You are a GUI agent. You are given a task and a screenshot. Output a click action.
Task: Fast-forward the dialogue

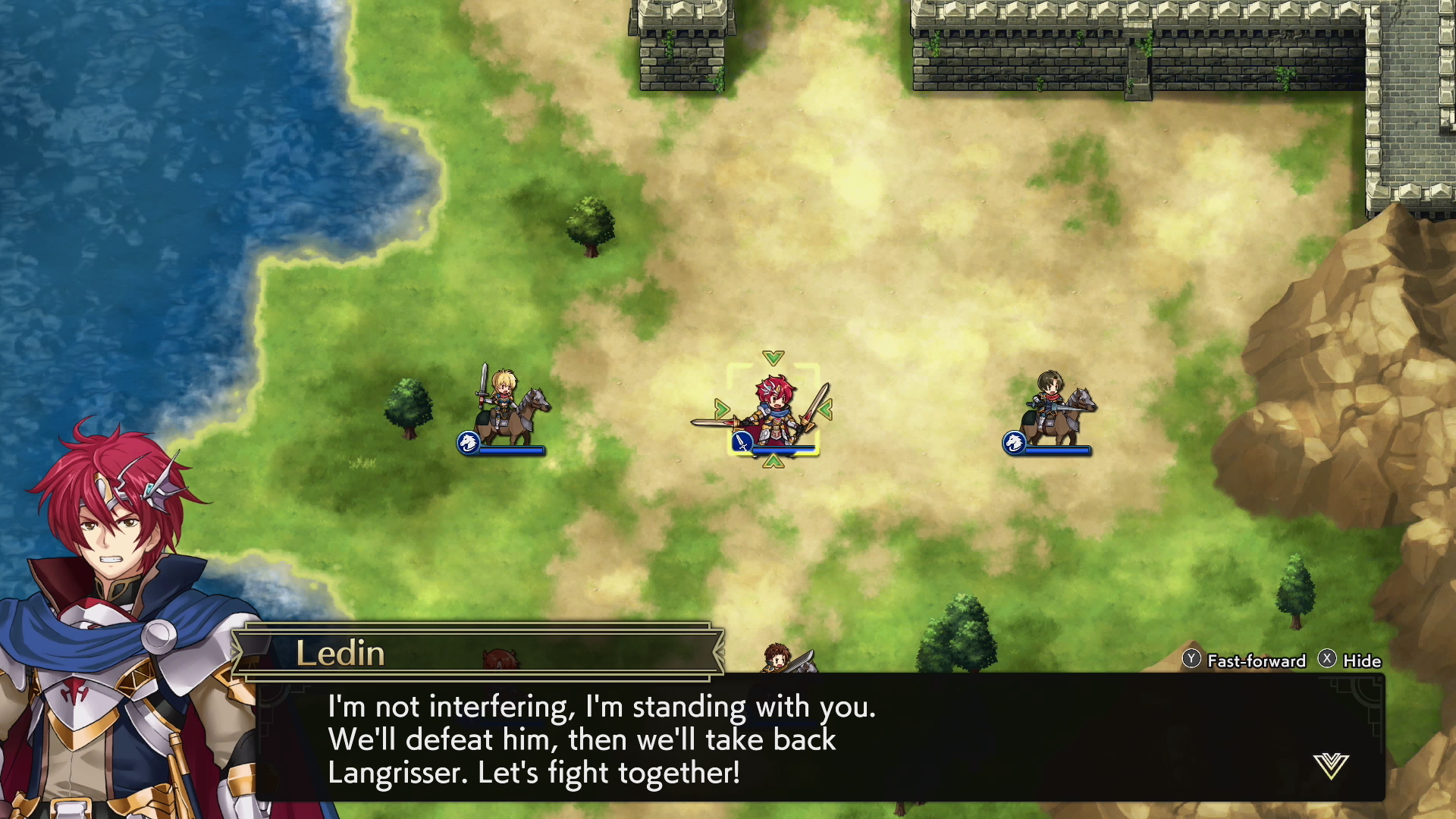[1245, 661]
